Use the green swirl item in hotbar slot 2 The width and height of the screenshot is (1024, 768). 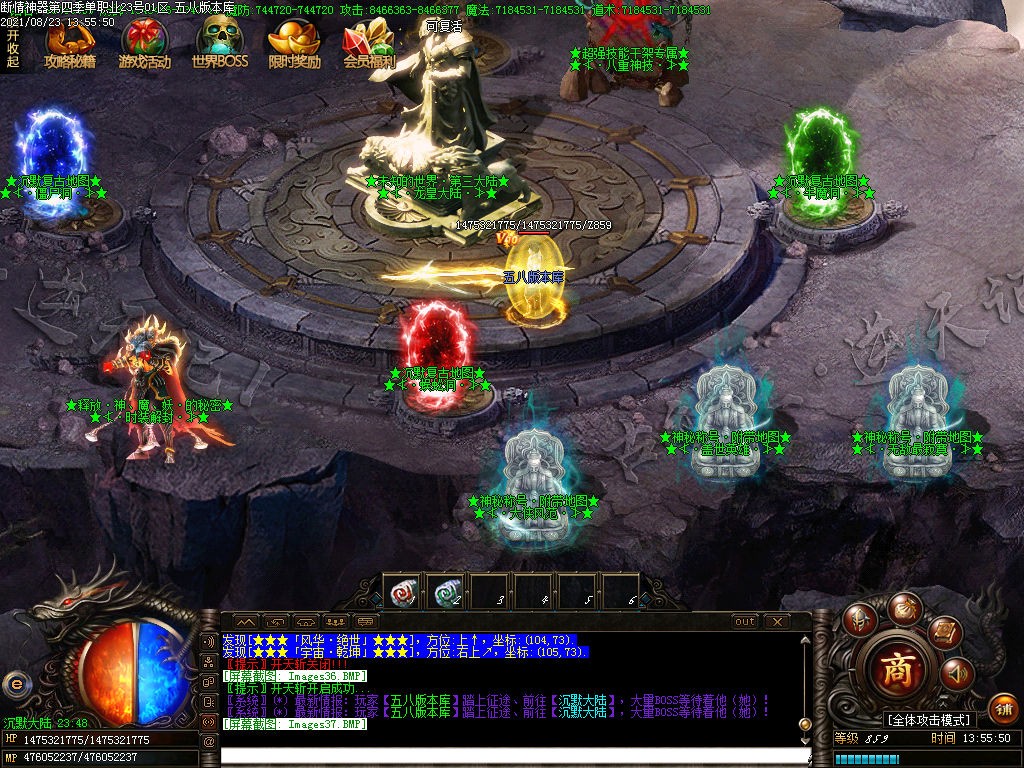point(447,591)
